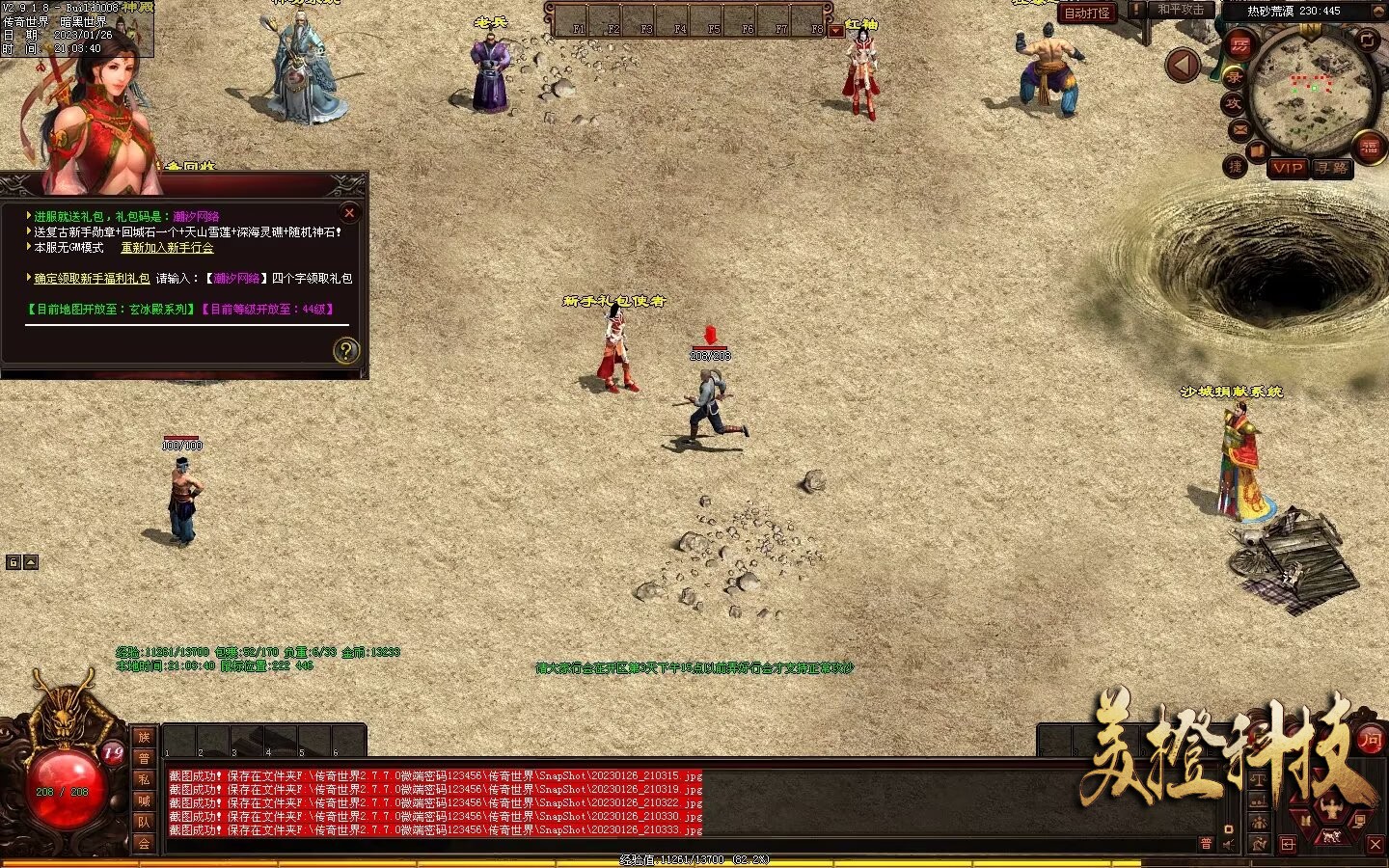Click the 历 calendar round button
Image resolution: width=1389 pixels, height=868 pixels.
click(x=1239, y=45)
